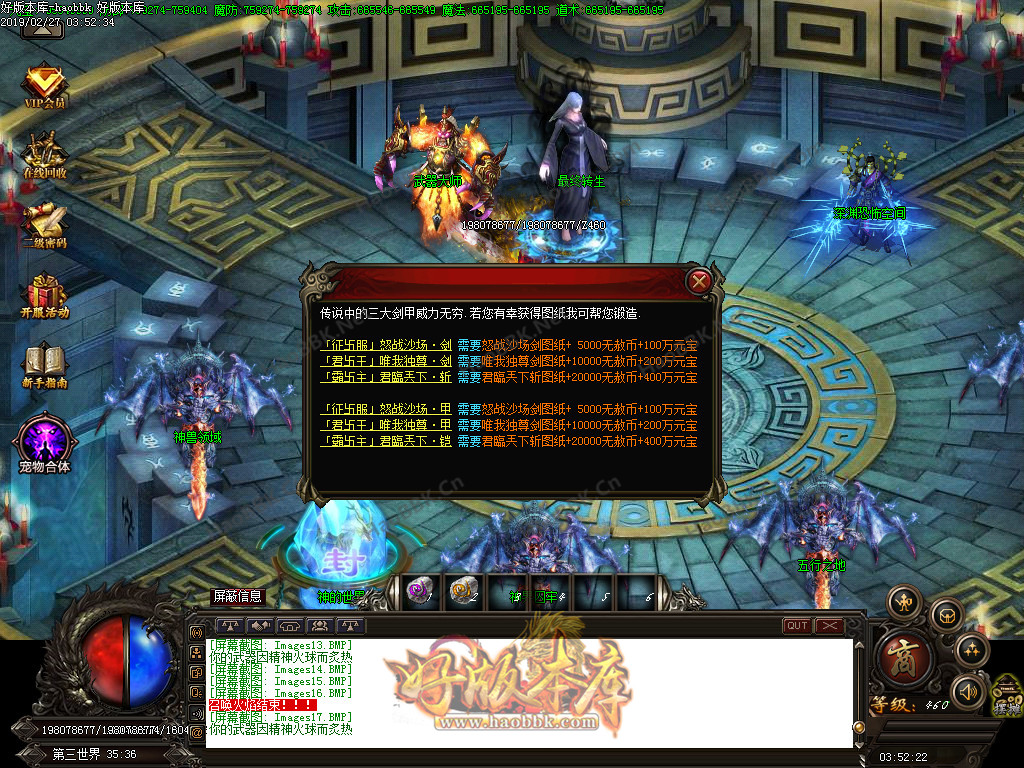Screen dimensions: 1024x768
Task: Use the orange scroll in hotbar slot 2
Action: point(462,592)
